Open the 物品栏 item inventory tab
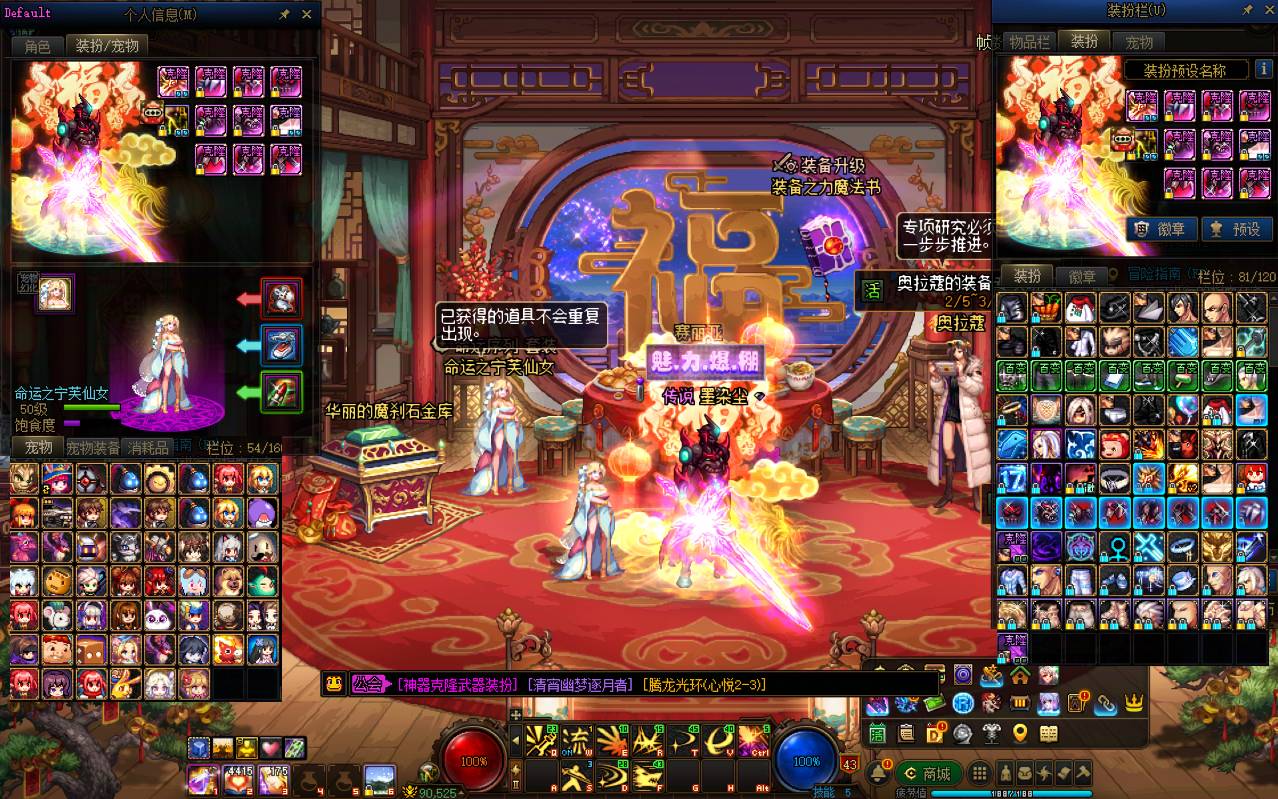The width and height of the screenshot is (1278, 799). pyautogui.click(x=1029, y=42)
